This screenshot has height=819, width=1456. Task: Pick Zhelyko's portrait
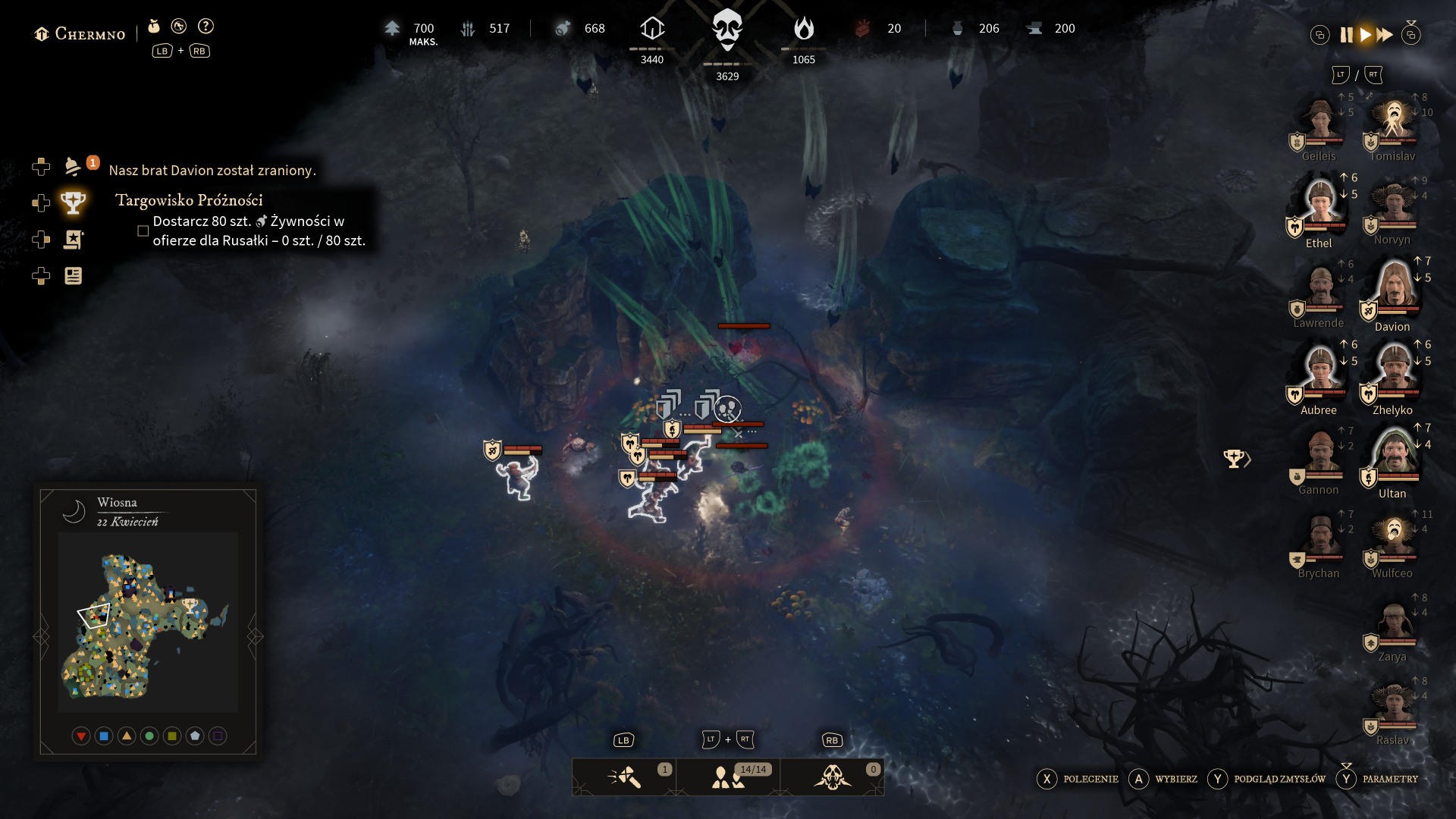[1394, 372]
